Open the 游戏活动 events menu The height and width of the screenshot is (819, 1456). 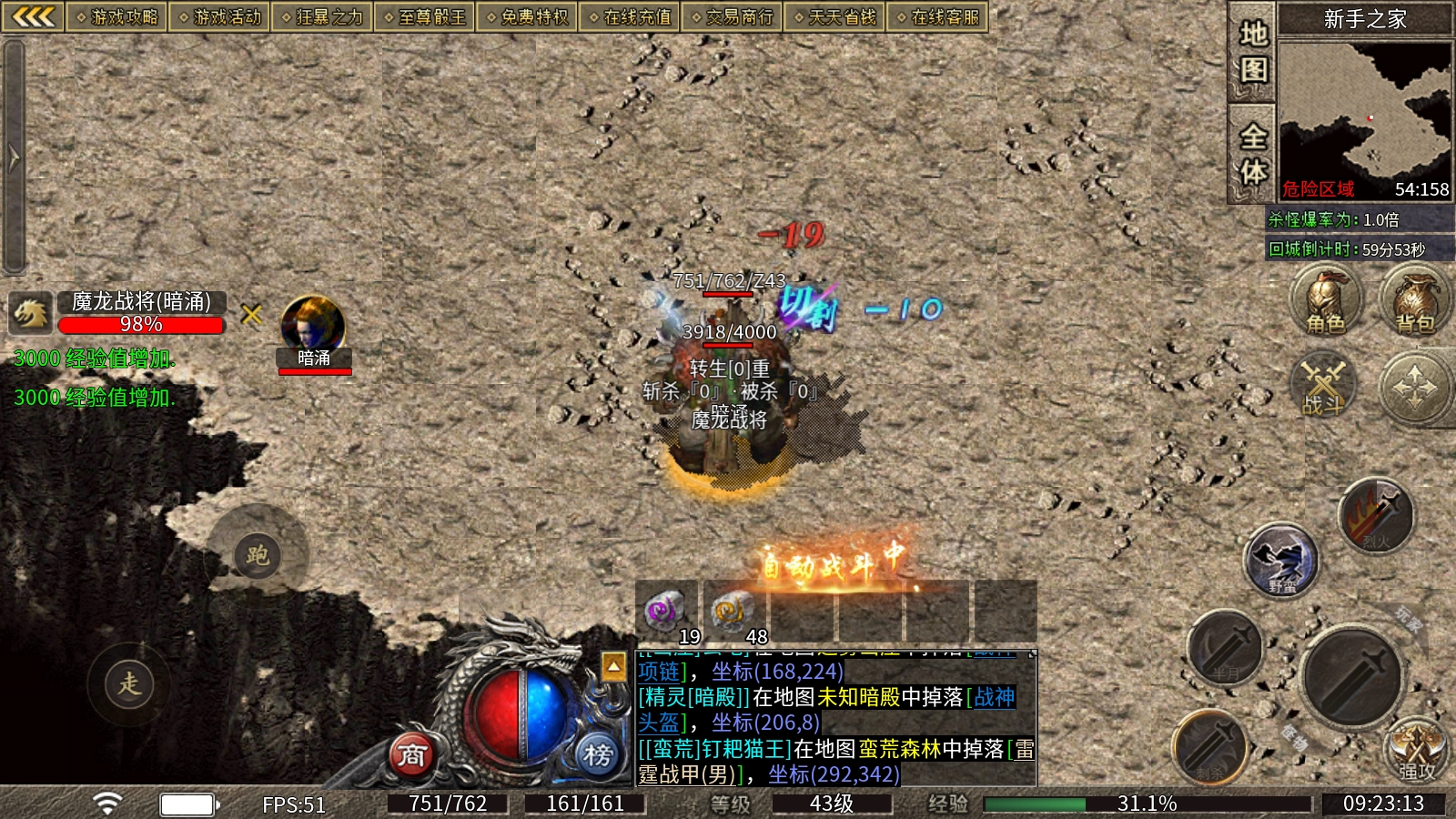tap(218, 17)
